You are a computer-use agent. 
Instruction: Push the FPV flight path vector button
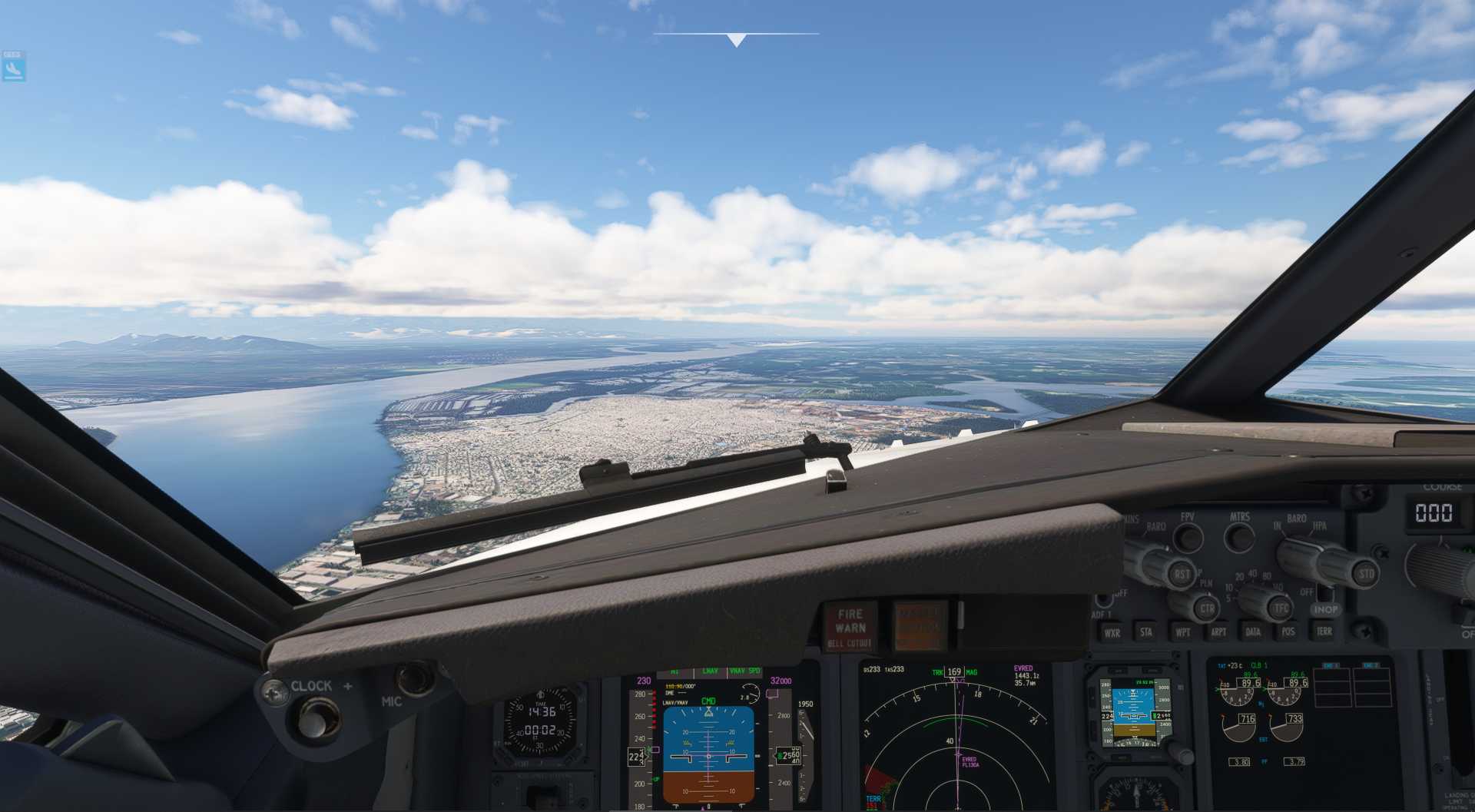pyautogui.click(x=1188, y=537)
